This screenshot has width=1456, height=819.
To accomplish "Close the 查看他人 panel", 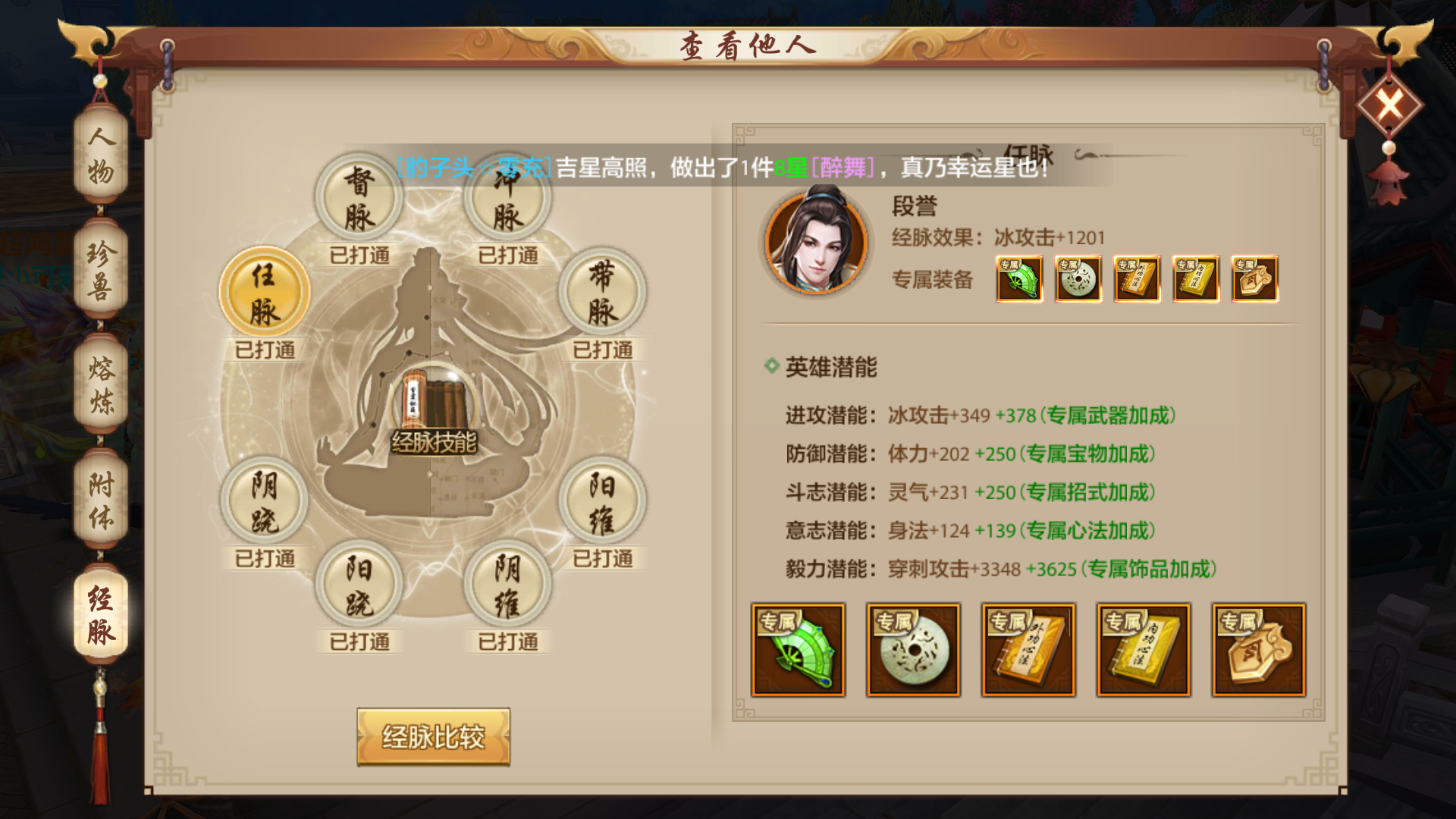I will pos(1389,105).
